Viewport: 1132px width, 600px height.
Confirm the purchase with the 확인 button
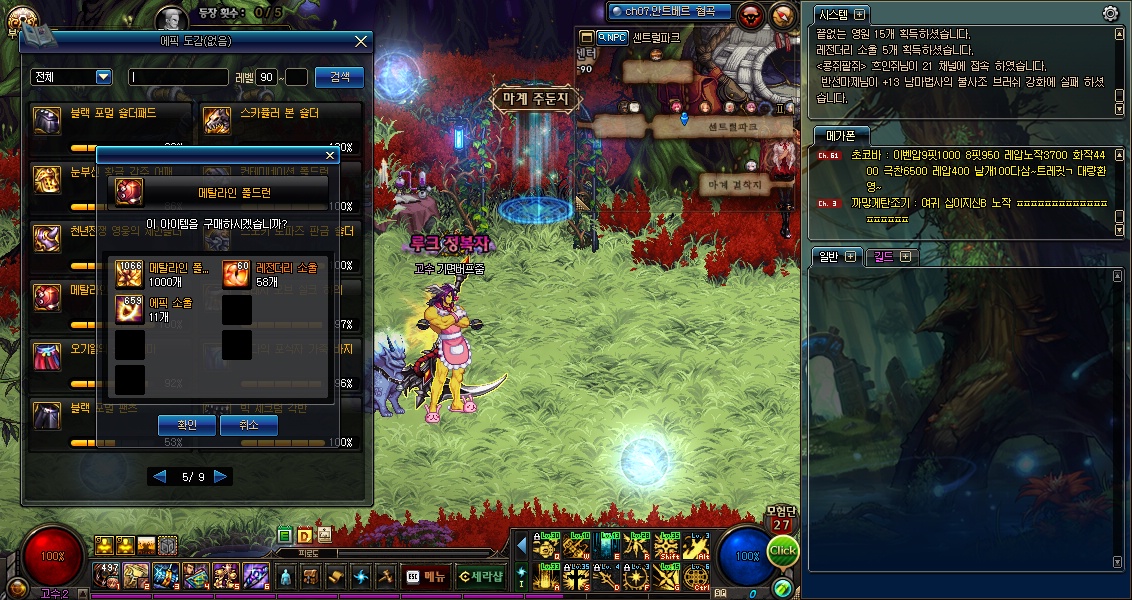tap(187, 425)
